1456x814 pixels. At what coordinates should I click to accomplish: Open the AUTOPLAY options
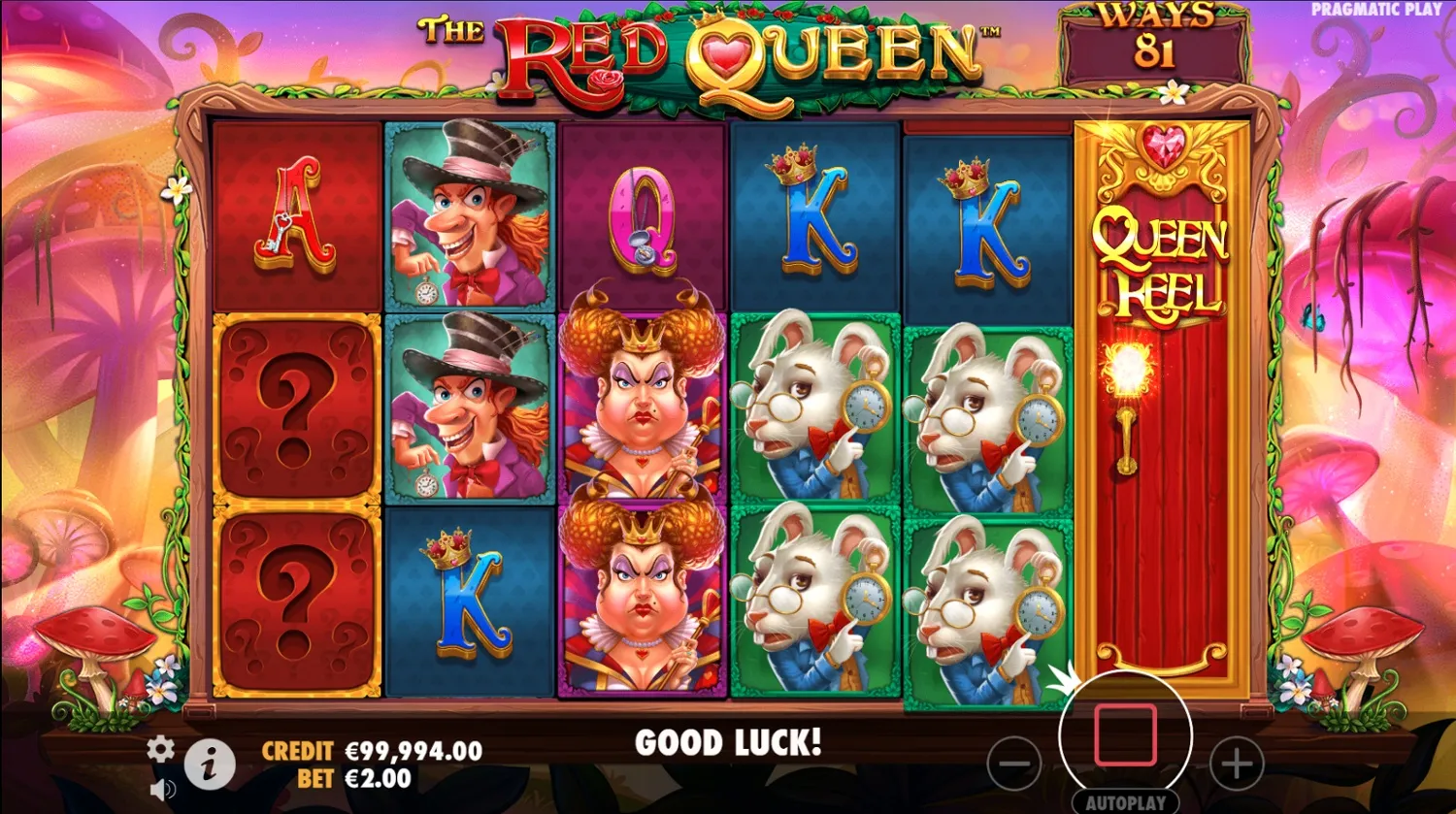tap(1126, 800)
